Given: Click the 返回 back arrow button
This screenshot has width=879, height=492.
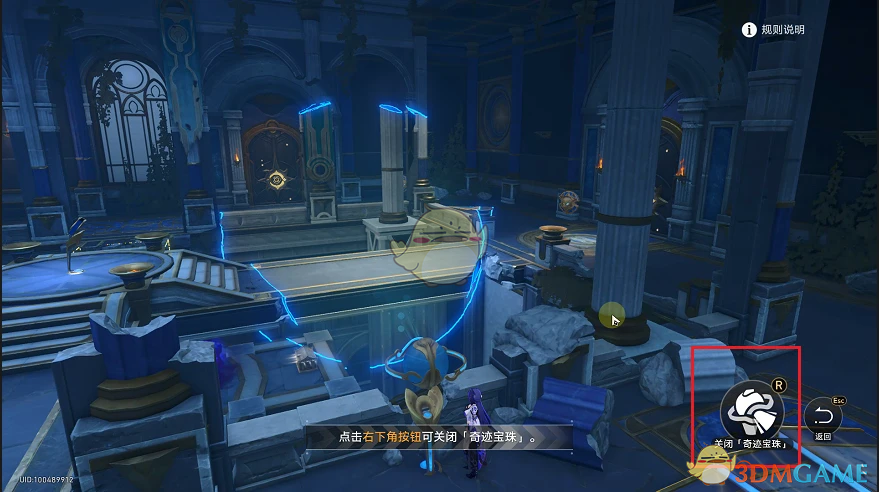Looking at the screenshot, I should pyautogui.click(x=823, y=416).
